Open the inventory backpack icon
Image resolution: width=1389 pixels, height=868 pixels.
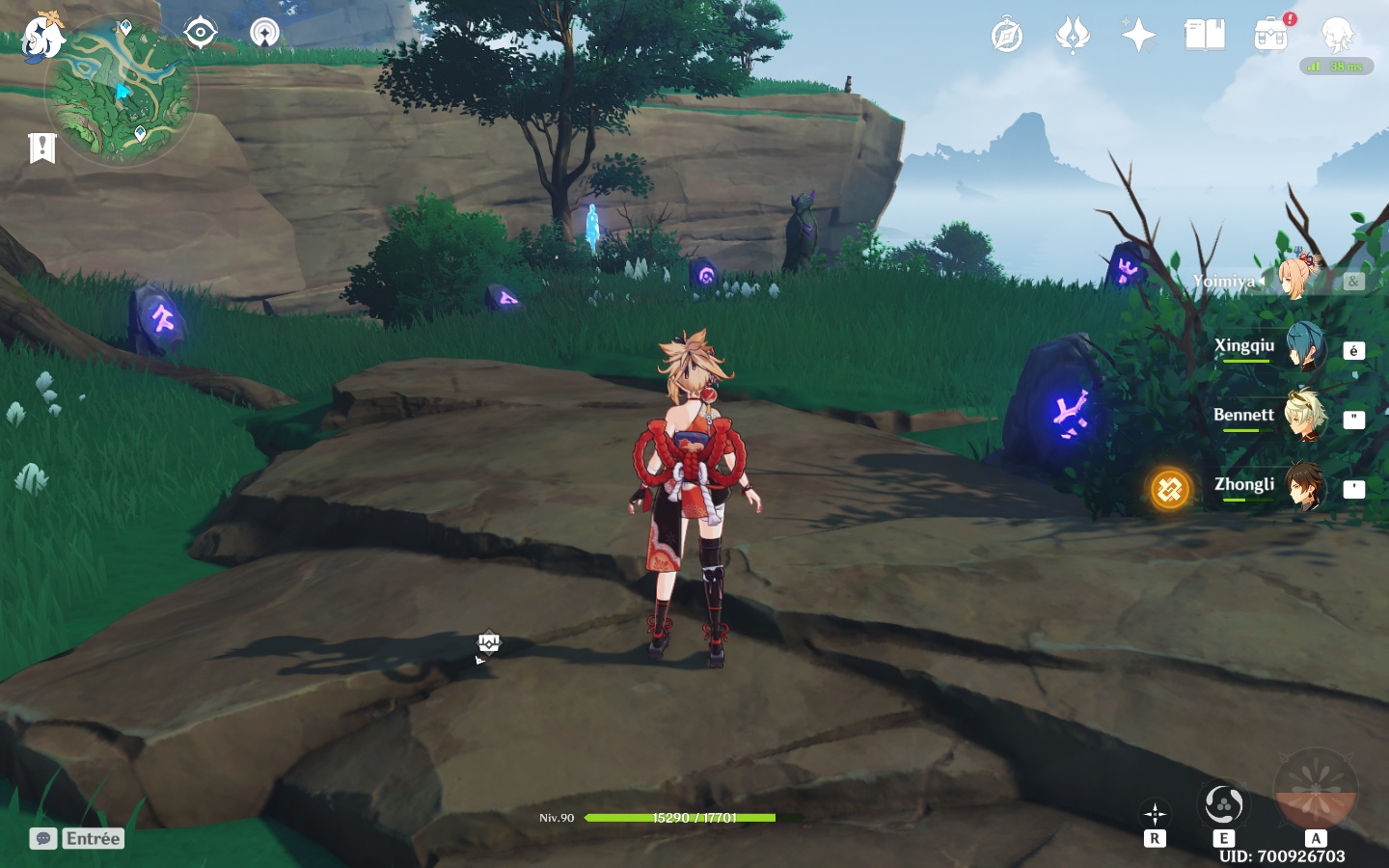pos(1271,37)
